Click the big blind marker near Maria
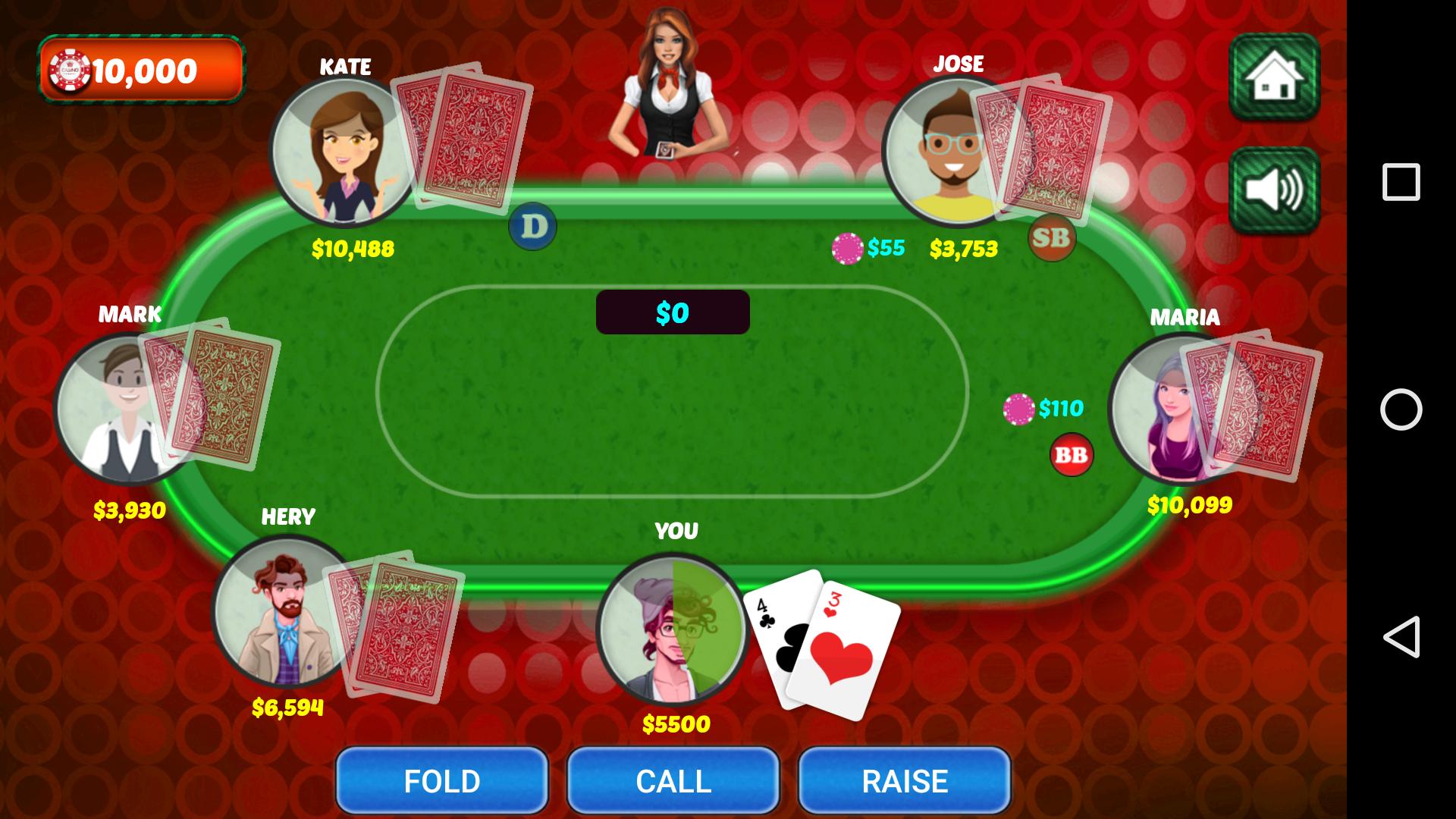1456x819 pixels. (1070, 456)
